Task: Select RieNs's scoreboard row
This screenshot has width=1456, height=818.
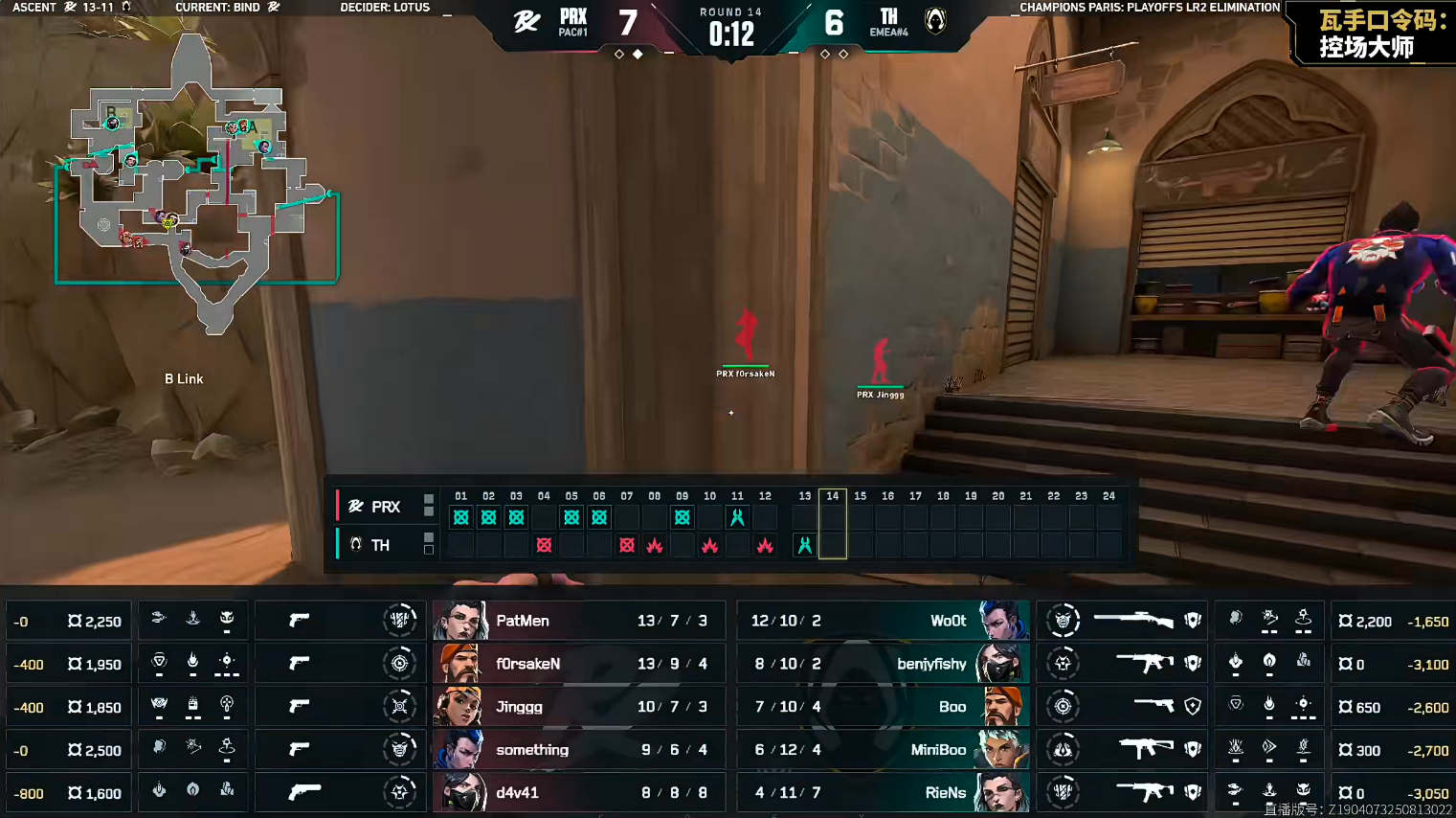Action: [x=883, y=793]
